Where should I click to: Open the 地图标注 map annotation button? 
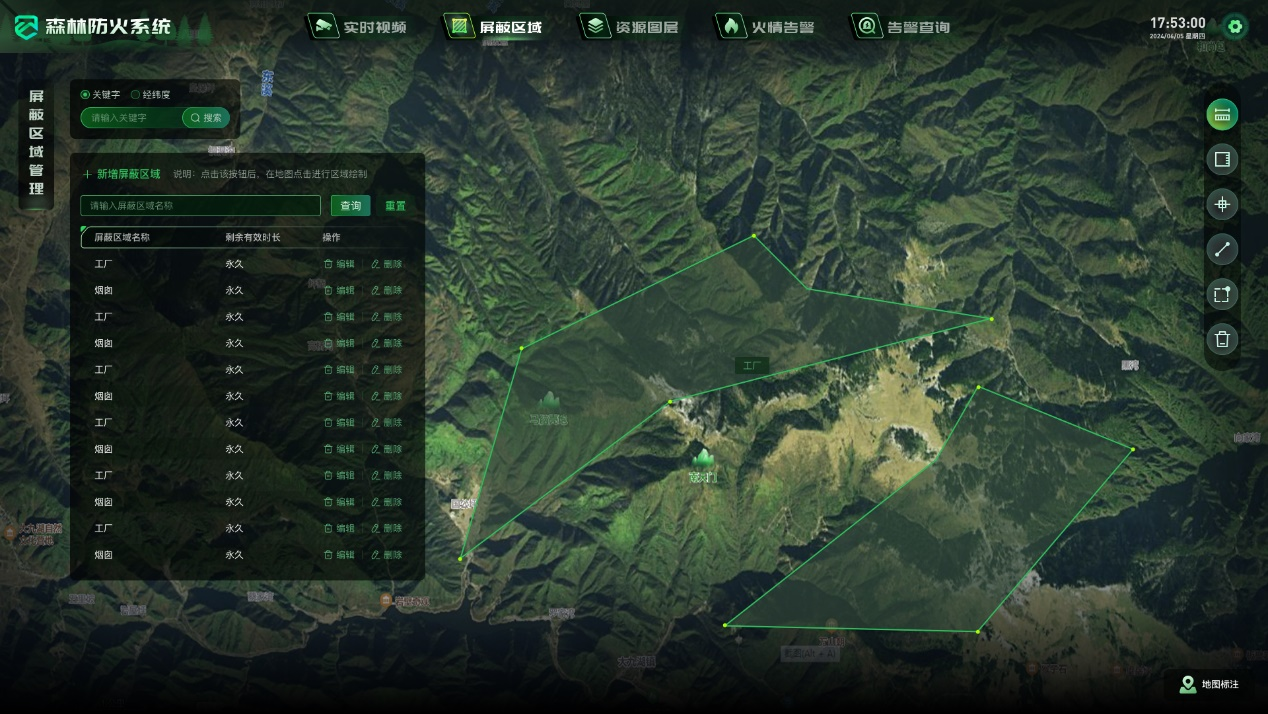tap(1210, 685)
